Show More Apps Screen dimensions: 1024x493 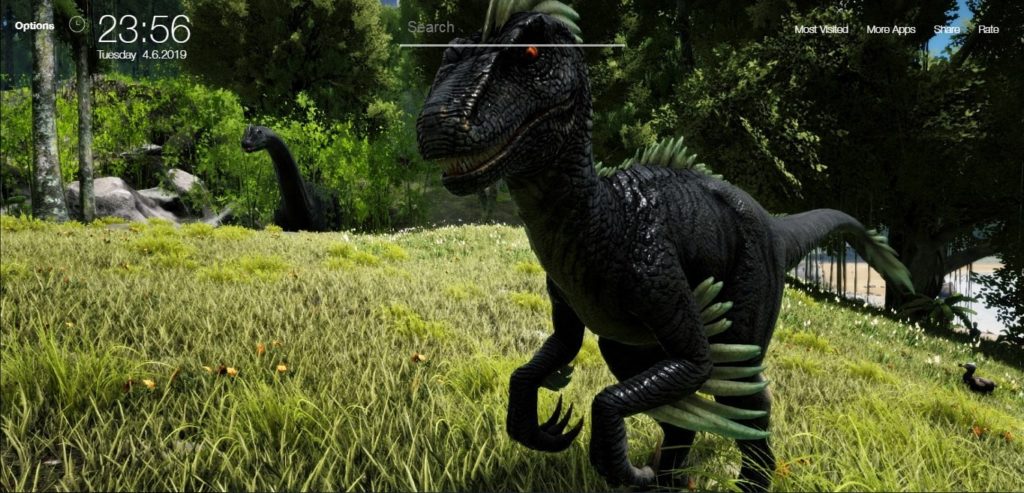point(890,30)
